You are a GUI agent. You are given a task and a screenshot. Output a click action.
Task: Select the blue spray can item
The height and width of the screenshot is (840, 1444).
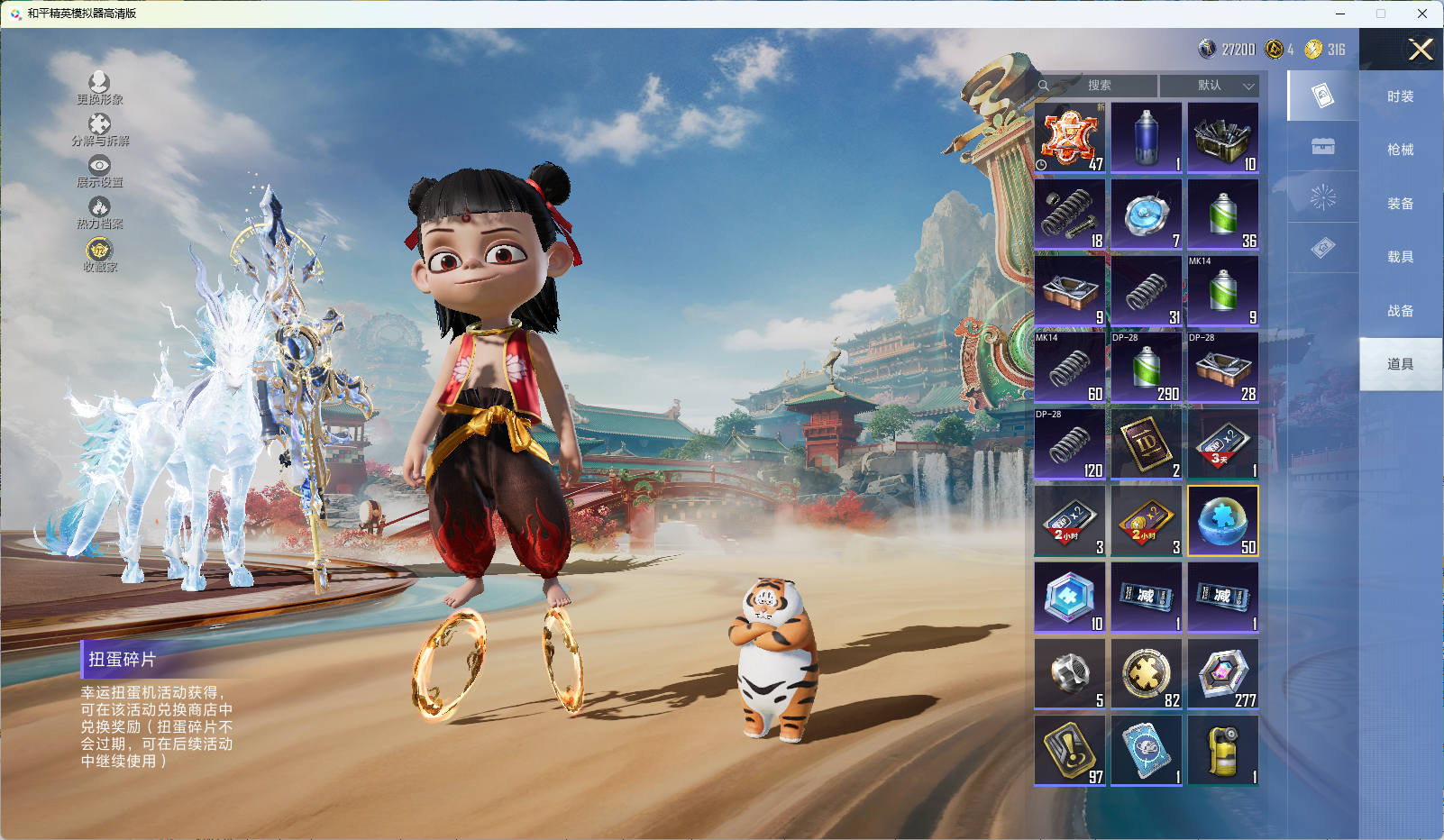1147,138
